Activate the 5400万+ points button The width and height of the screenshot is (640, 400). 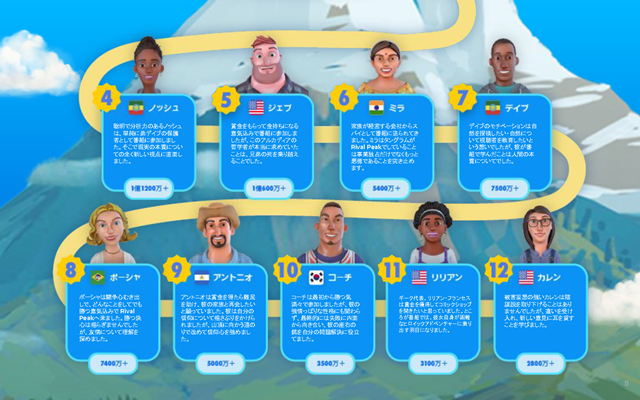[385, 187]
